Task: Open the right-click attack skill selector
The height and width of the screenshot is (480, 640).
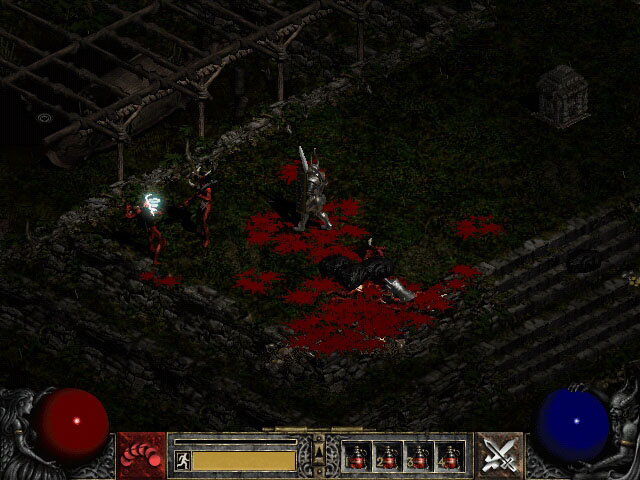Action: 498,456
